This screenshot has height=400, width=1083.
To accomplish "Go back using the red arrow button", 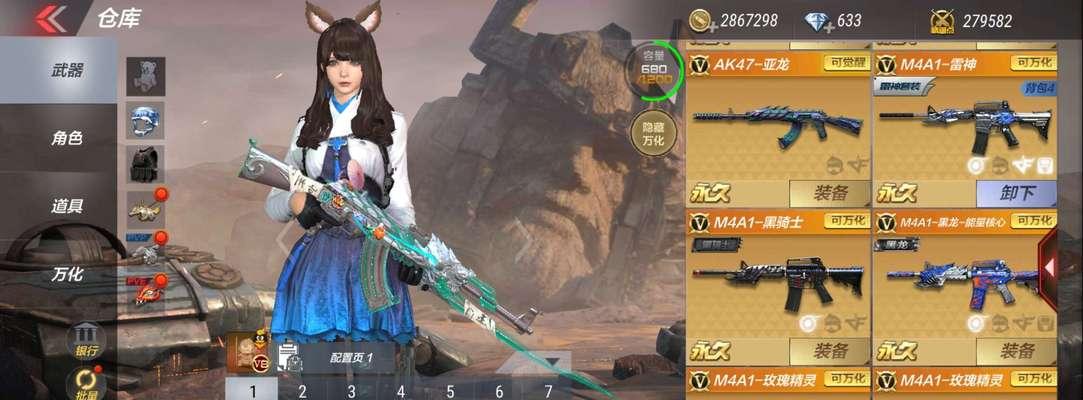I will (x=50, y=18).
